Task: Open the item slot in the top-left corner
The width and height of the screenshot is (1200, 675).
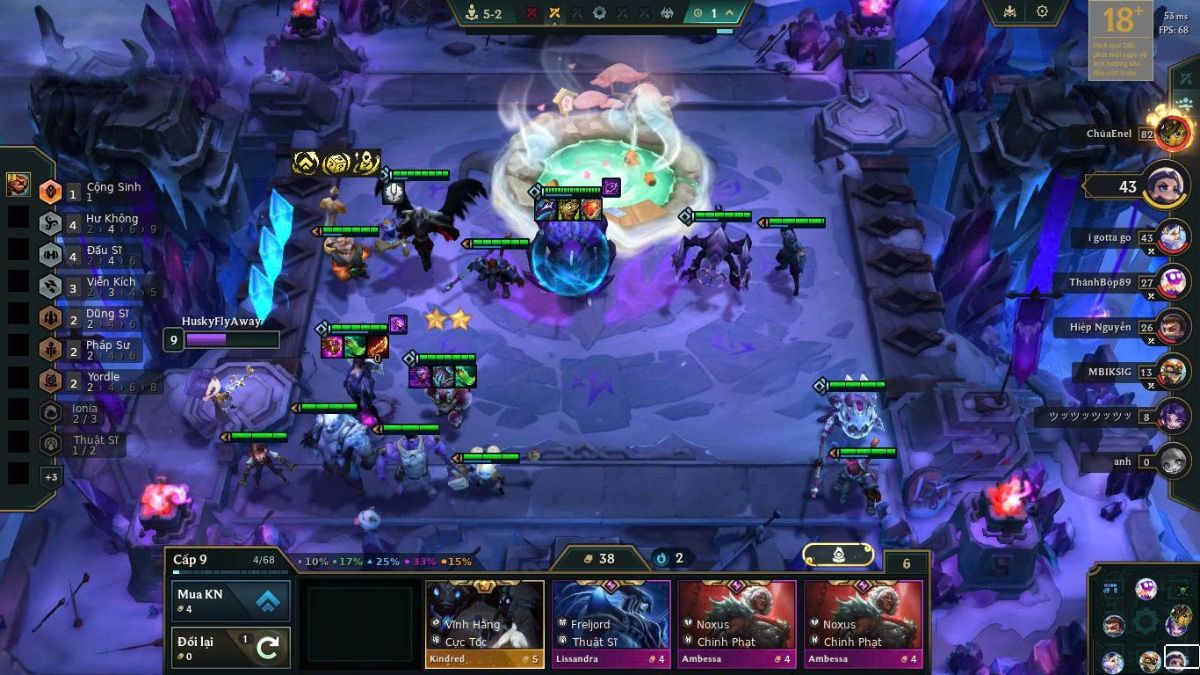Action: pyautogui.click(x=18, y=184)
